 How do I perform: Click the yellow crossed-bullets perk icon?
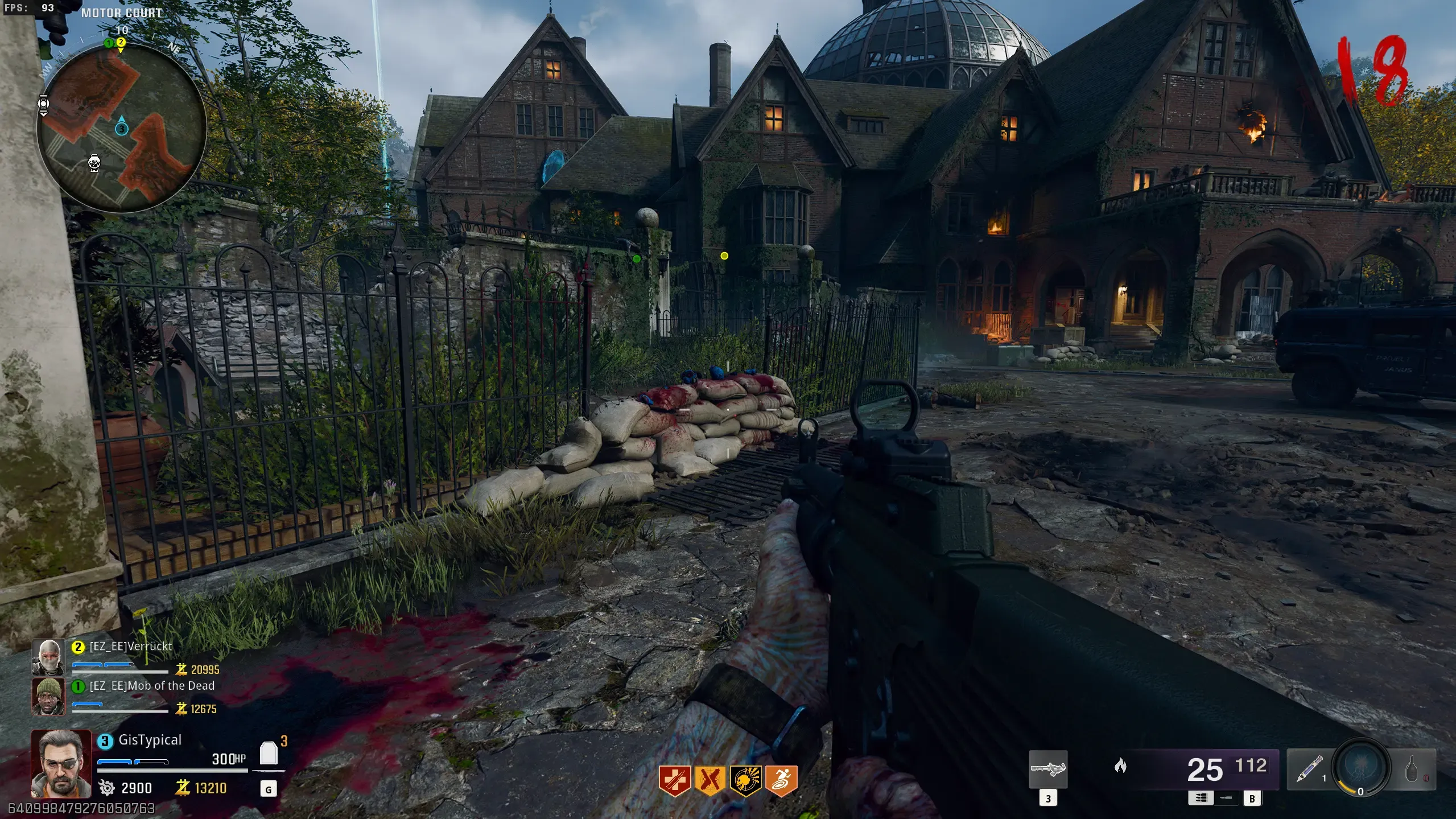pos(710,780)
